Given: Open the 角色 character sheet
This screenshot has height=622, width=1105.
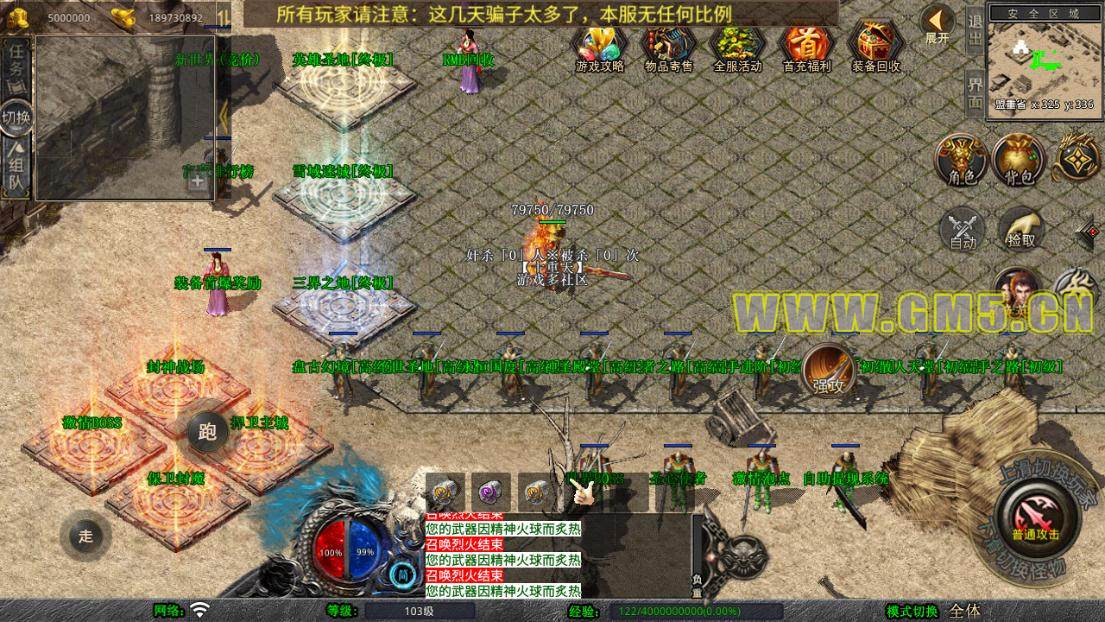Looking at the screenshot, I should [x=961, y=160].
